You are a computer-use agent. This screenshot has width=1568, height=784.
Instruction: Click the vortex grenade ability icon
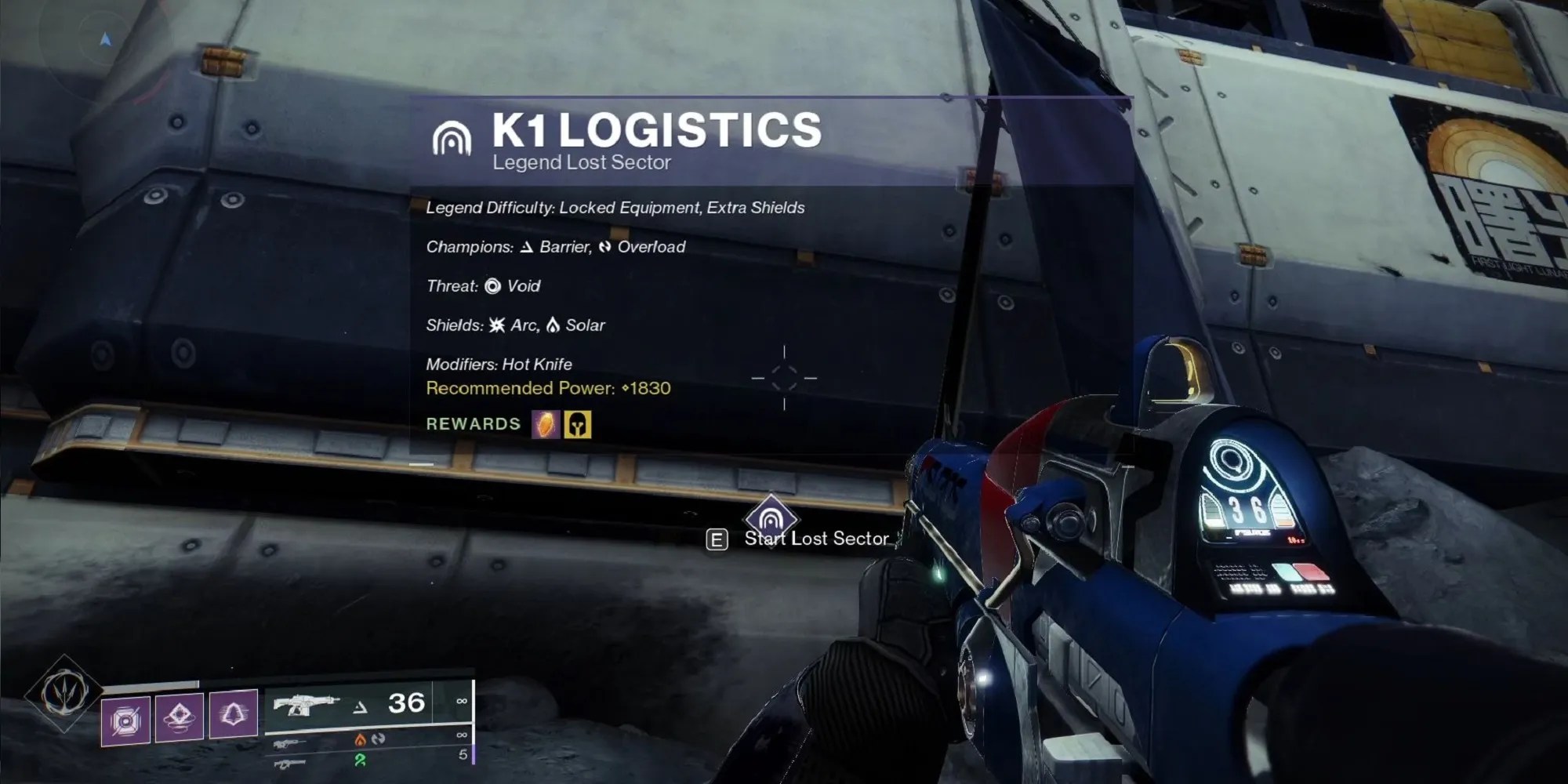[125, 717]
